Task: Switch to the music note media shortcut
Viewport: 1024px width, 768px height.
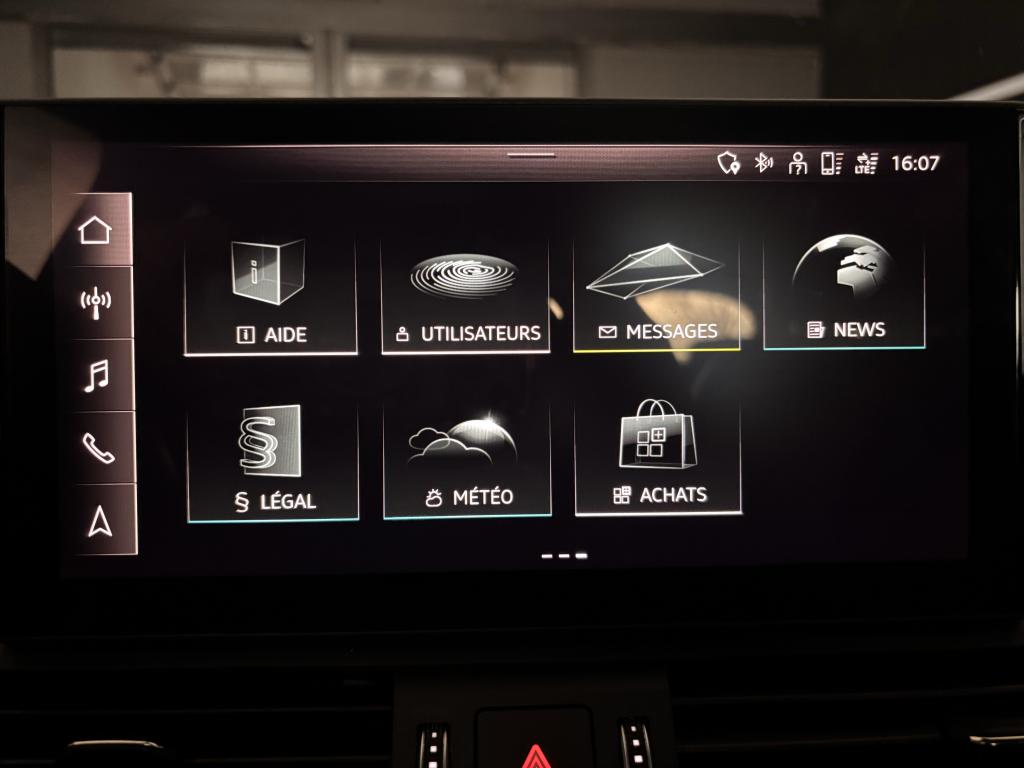Action: click(x=97, y=375)
